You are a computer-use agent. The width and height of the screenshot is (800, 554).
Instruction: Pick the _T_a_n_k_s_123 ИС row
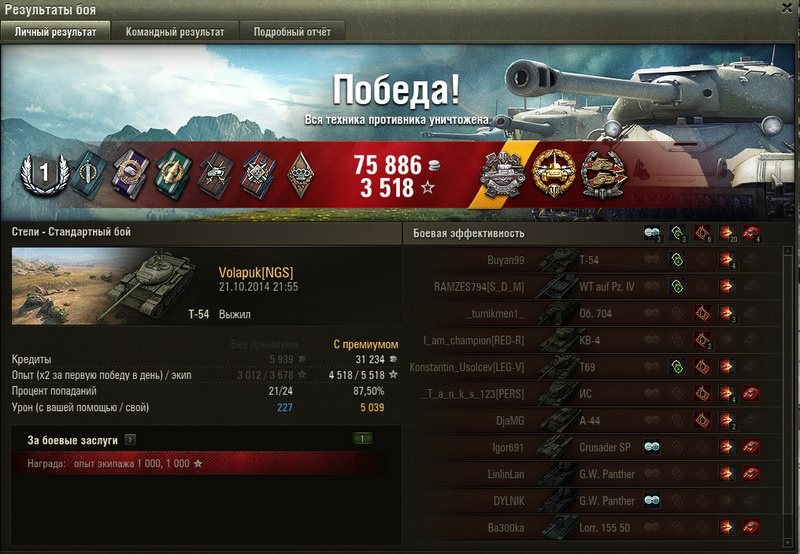point(600,394)
